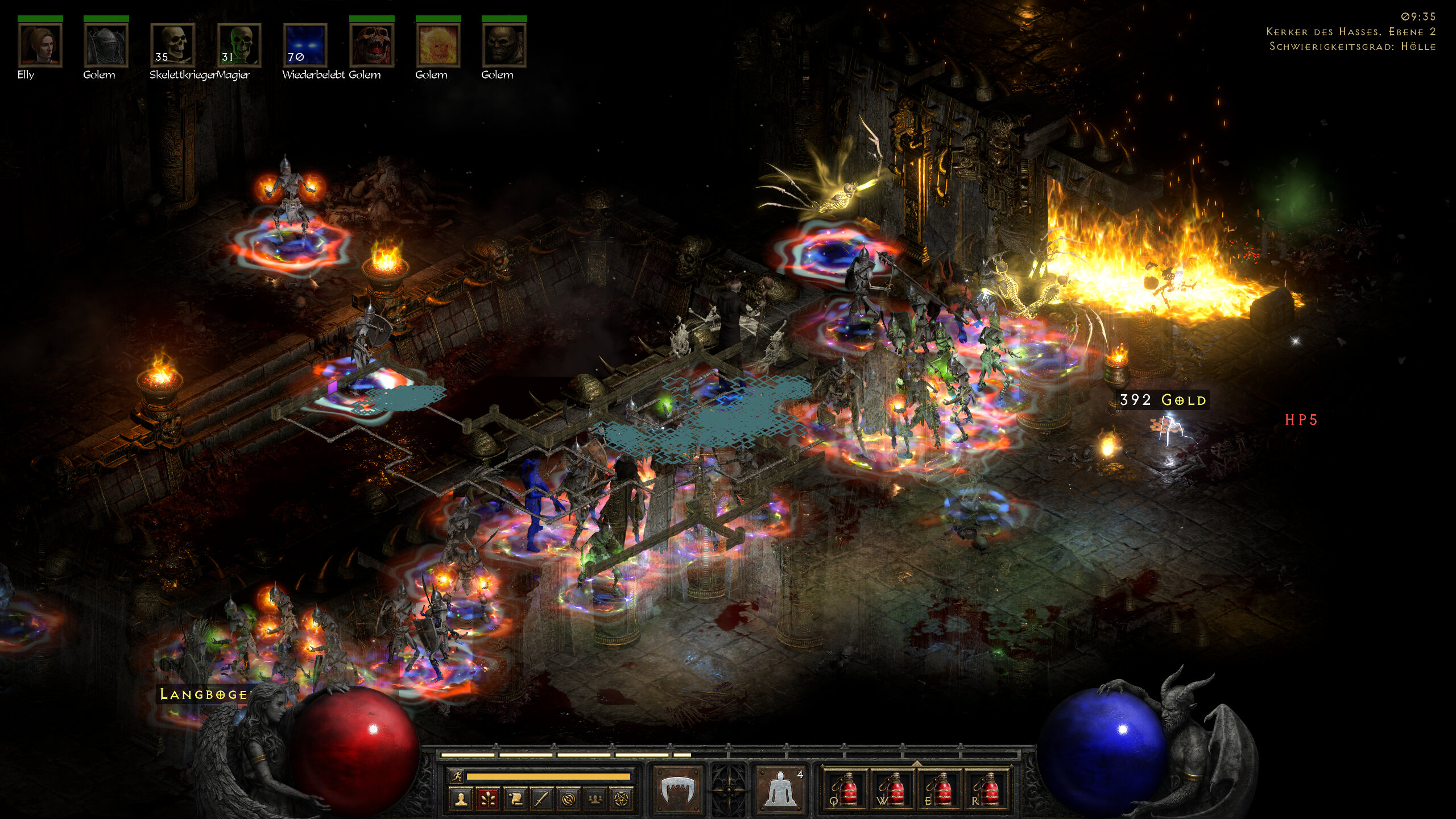Pick up the 392 Gold label
Image resolution: width=1456 pixels, height=819 pixels.
(x=1162, y=400)
